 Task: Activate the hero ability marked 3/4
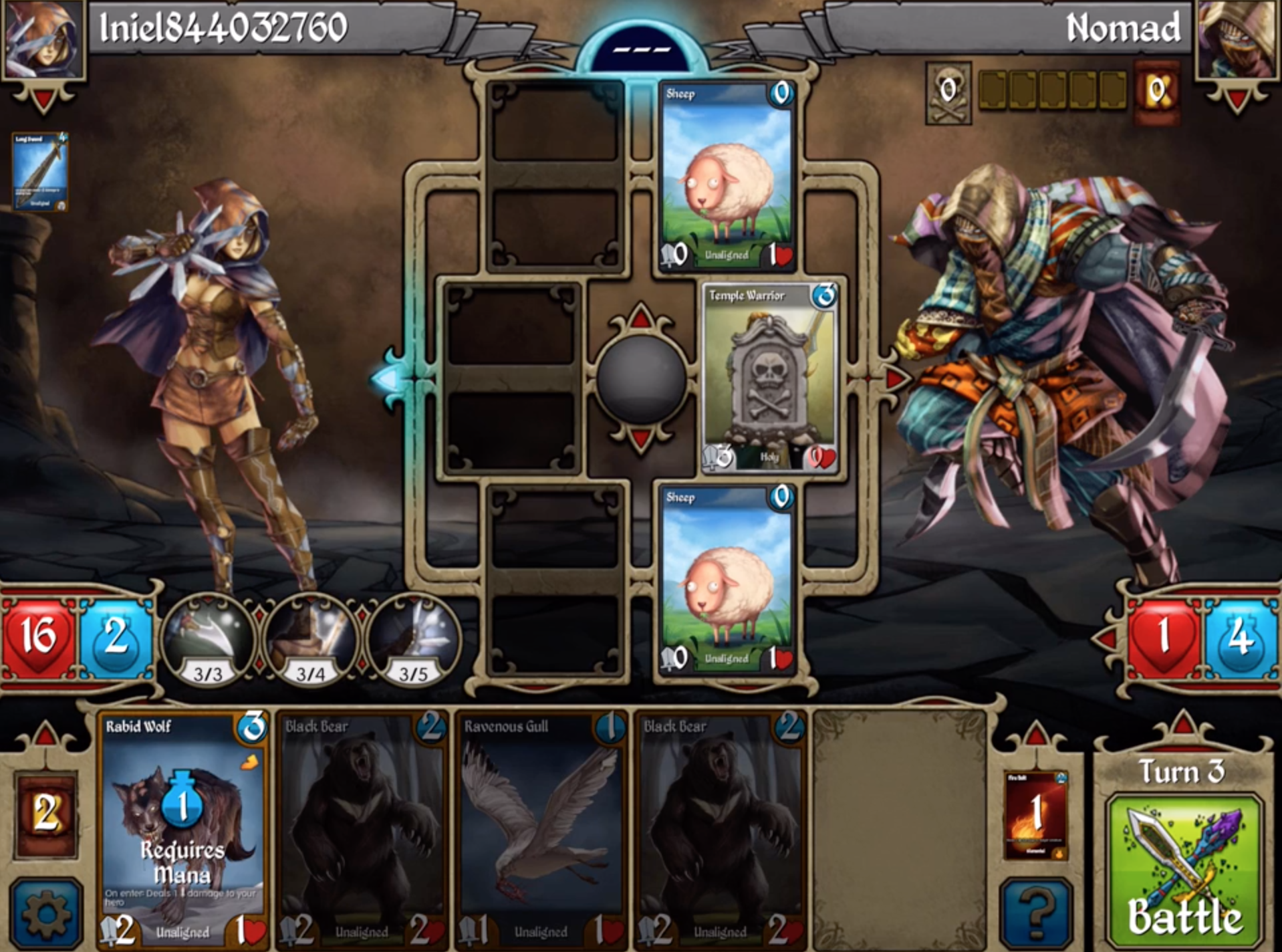[311, 640]
